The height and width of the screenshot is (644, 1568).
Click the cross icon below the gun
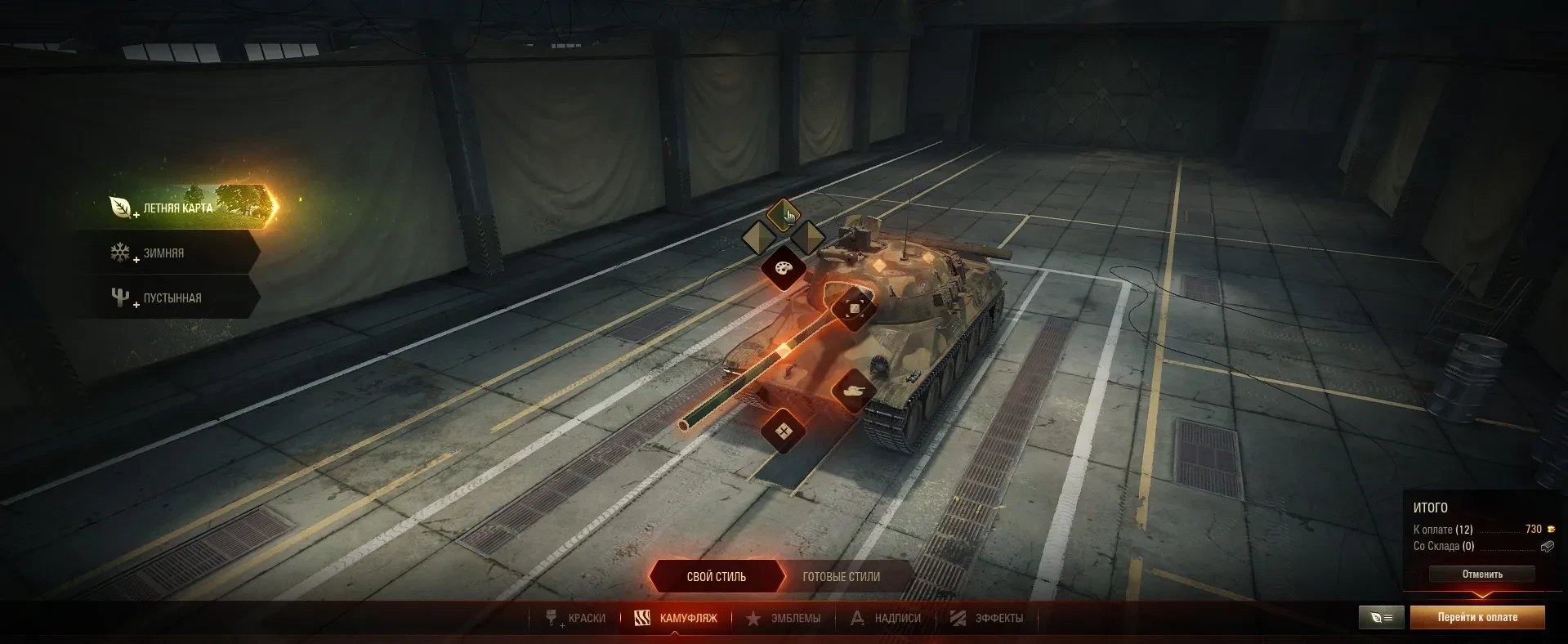[784, 431]
